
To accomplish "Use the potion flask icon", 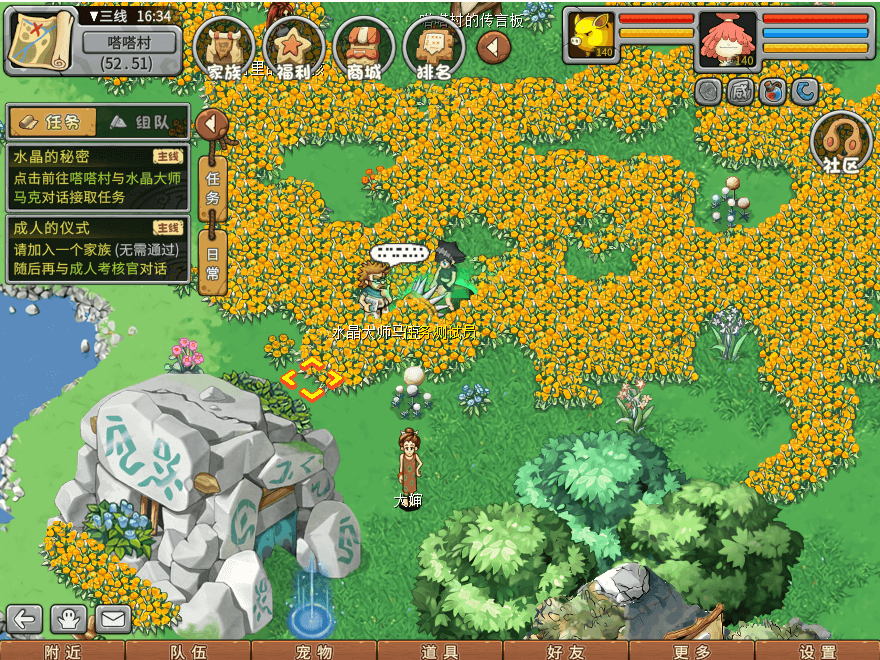I will click(772, 92).
